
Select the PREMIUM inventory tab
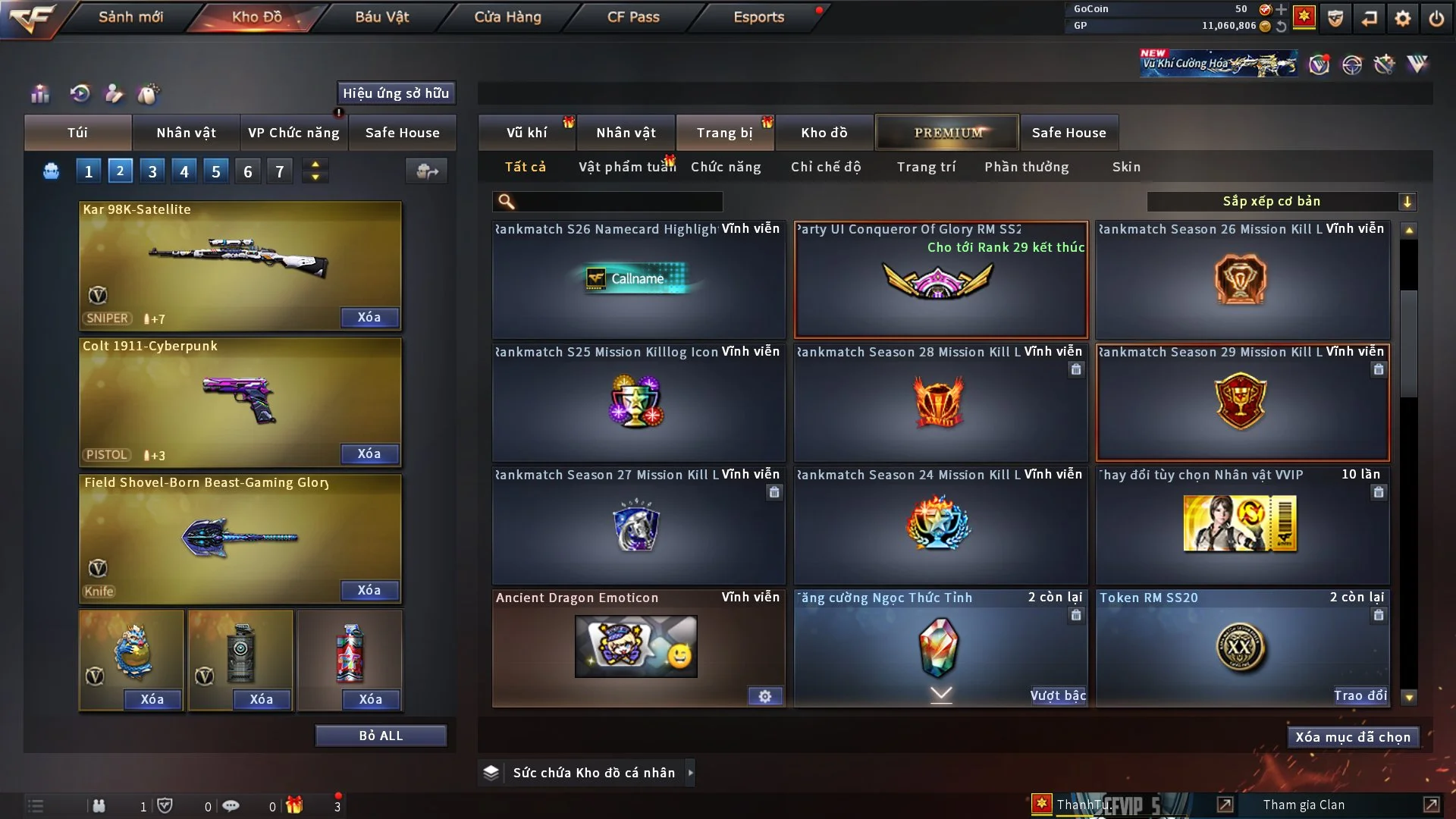point(948,133)
